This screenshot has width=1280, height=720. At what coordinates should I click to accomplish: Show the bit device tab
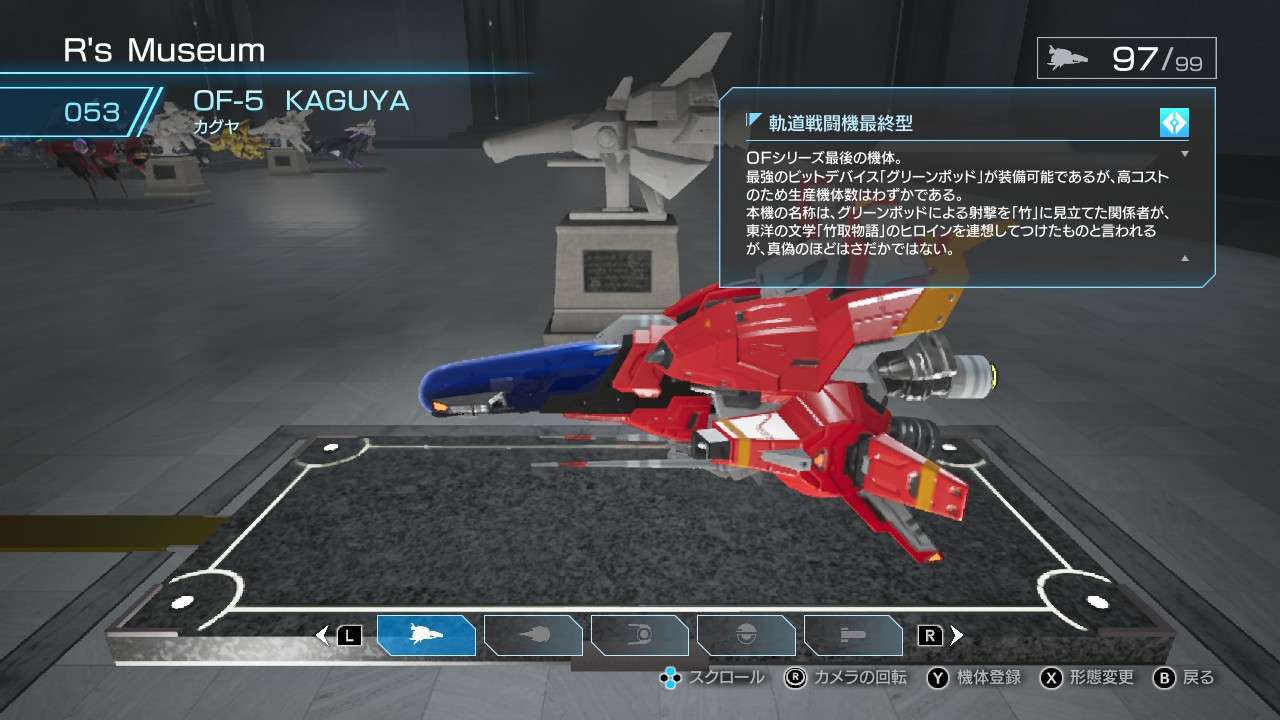746,635
